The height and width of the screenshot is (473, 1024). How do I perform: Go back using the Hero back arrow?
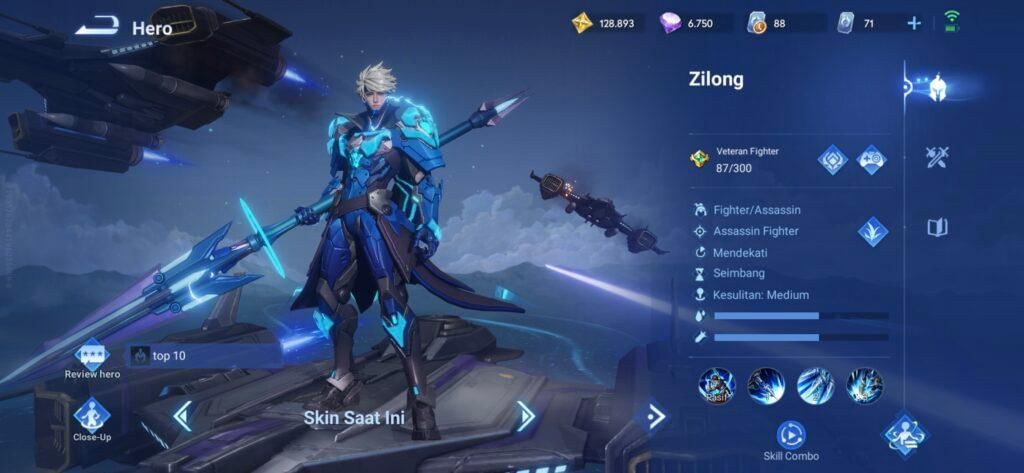click(97, 27)
